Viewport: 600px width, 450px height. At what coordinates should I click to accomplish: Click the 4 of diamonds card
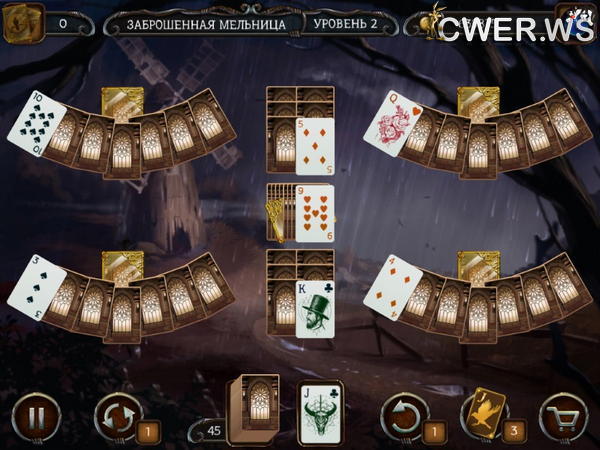[x=390, y=285]
